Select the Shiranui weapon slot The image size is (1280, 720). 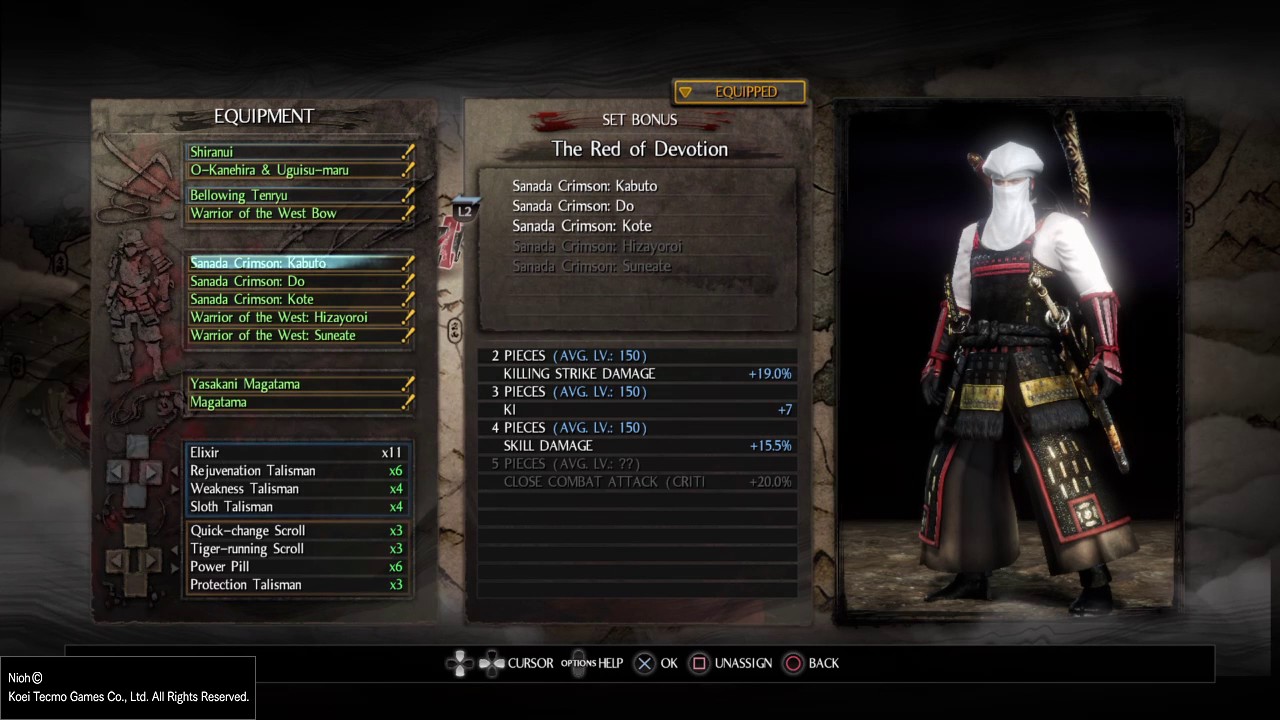[x=298, y=152]
